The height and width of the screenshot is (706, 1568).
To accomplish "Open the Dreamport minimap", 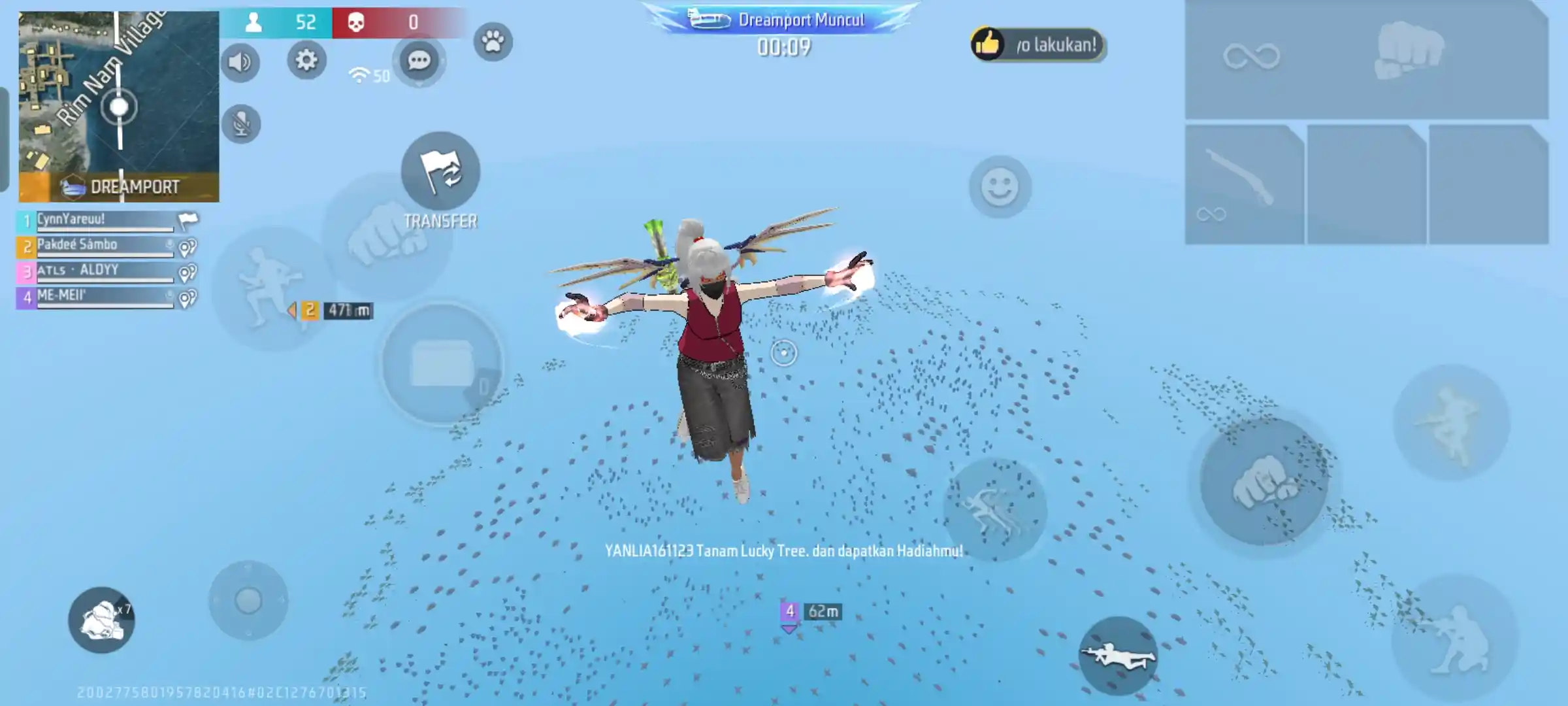I will click(x=118, y=107).
